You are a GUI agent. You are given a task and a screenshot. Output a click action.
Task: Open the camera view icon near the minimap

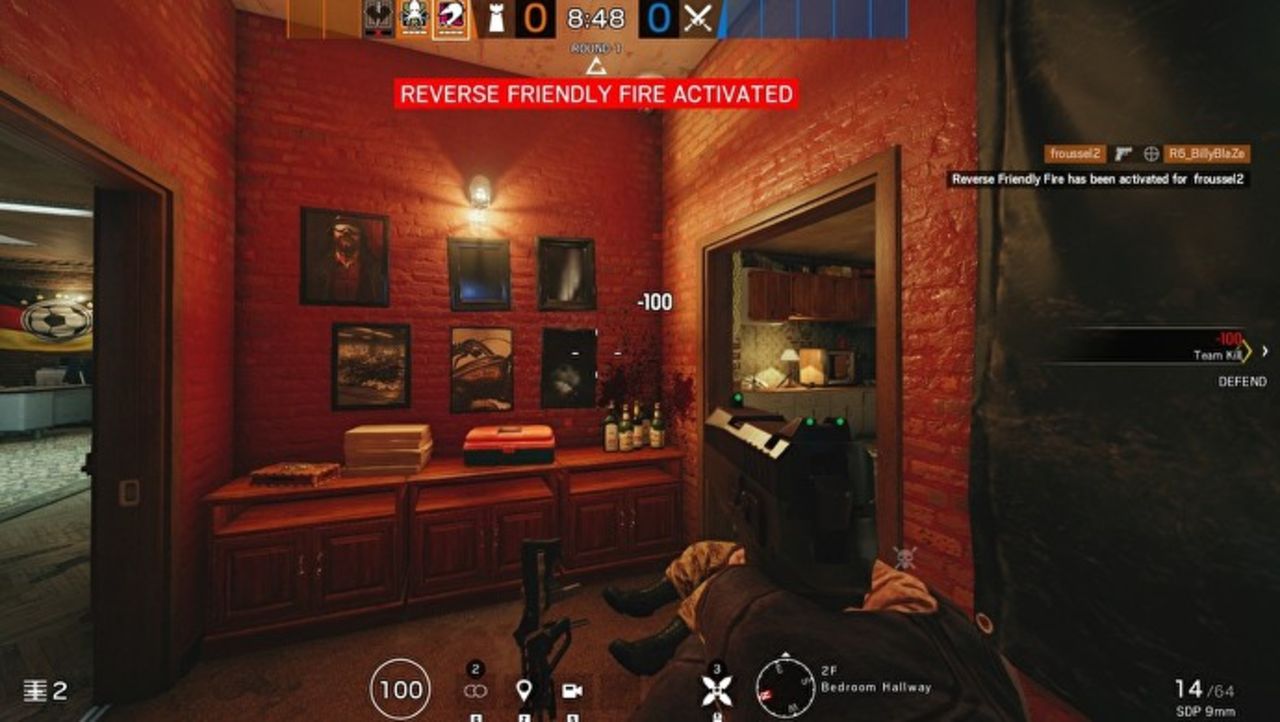coord(571,690)
